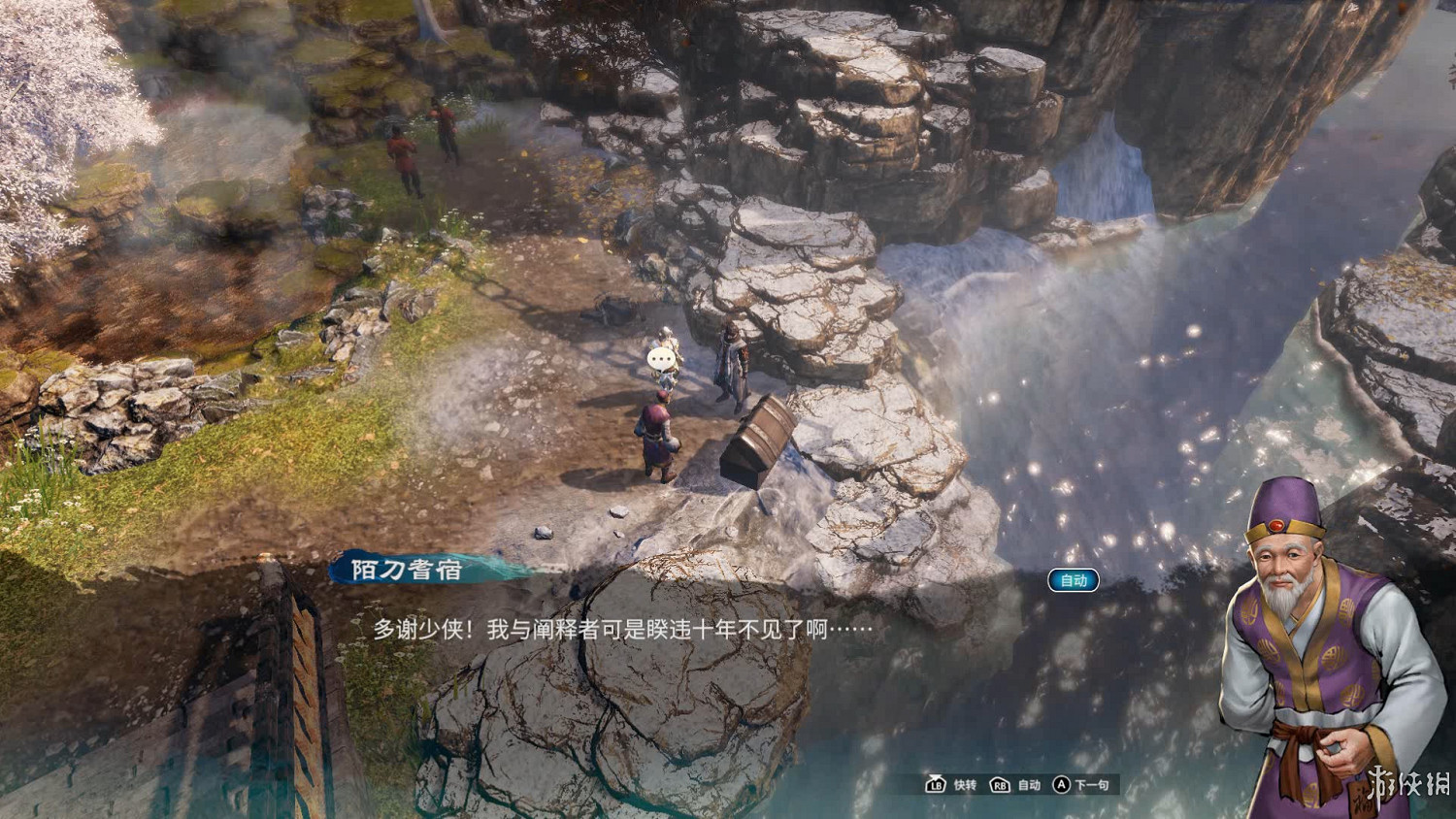
Task: Click the 快转 label to skip dialogue
Action: tap(966, 786)
